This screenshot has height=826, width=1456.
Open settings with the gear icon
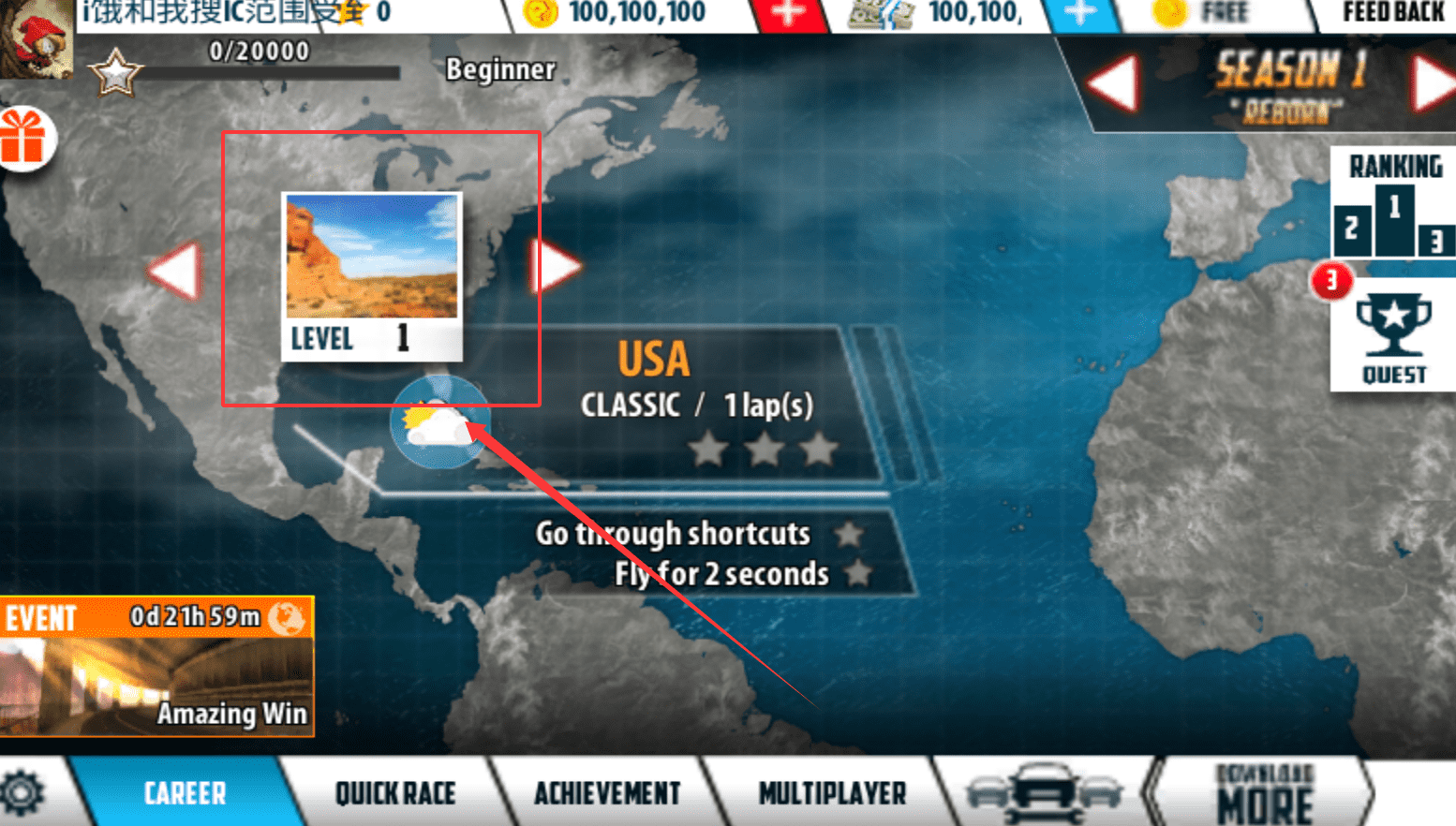coord(22,793)
